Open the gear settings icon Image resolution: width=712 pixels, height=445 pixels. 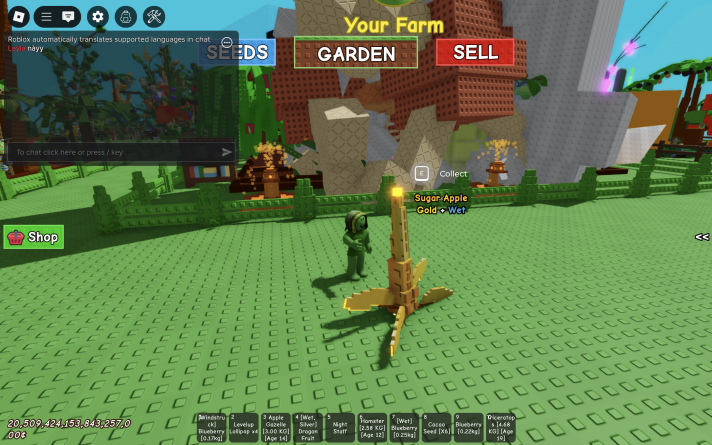click(x=97, y=16)
